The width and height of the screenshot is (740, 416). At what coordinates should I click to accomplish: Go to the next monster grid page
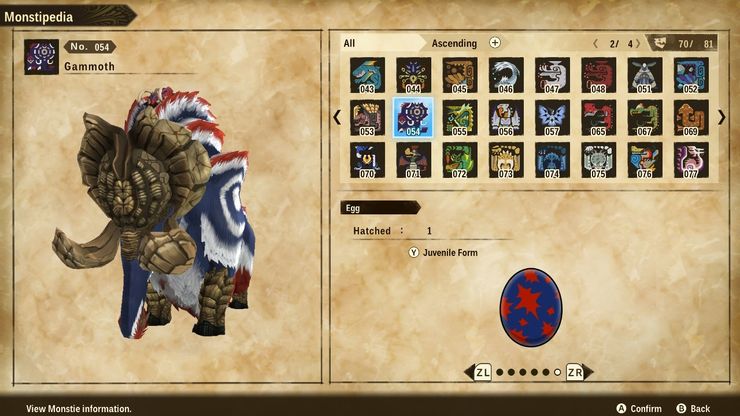coord(721,118)
